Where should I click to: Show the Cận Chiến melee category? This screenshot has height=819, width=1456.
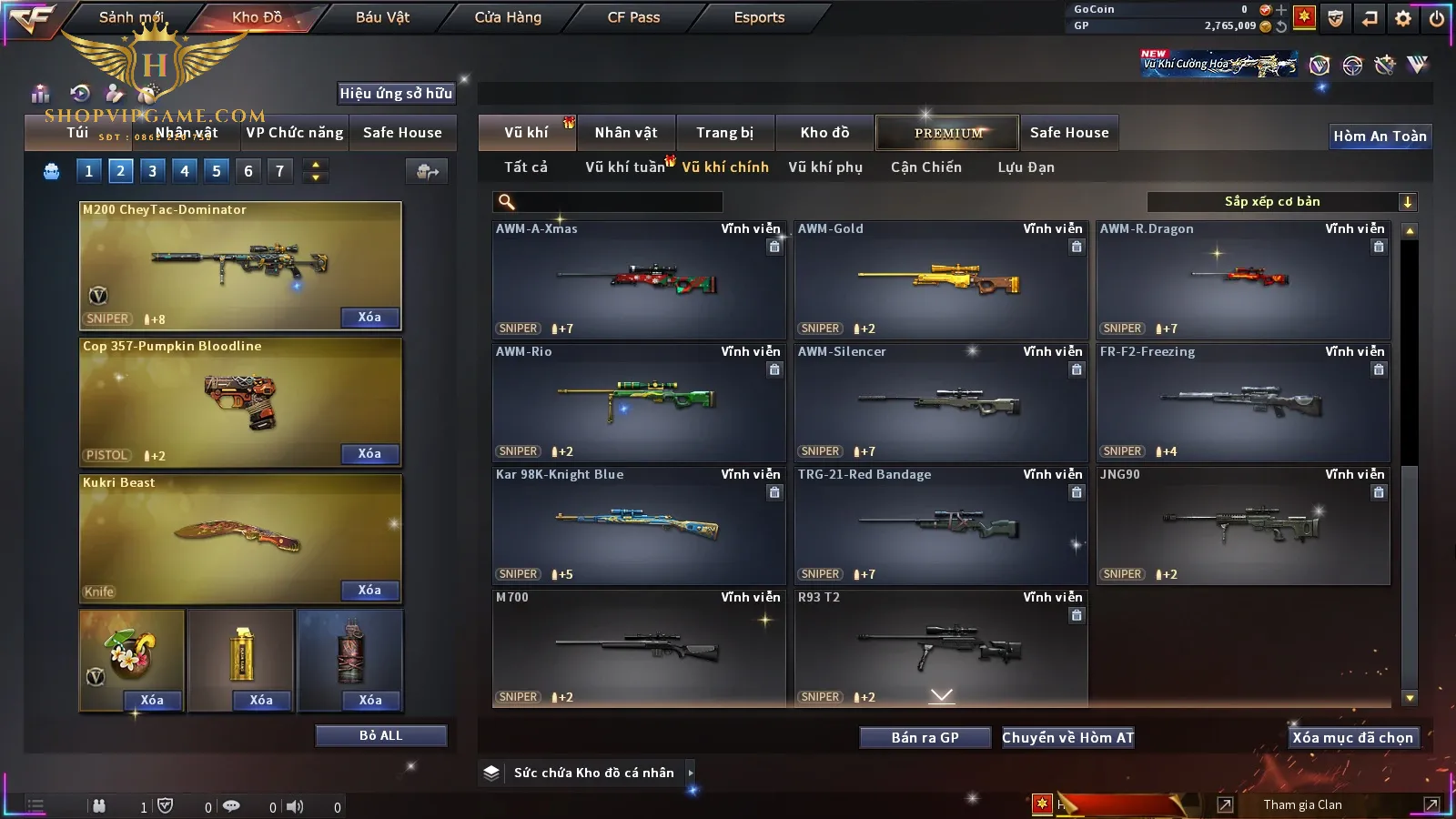pos(925,167)
